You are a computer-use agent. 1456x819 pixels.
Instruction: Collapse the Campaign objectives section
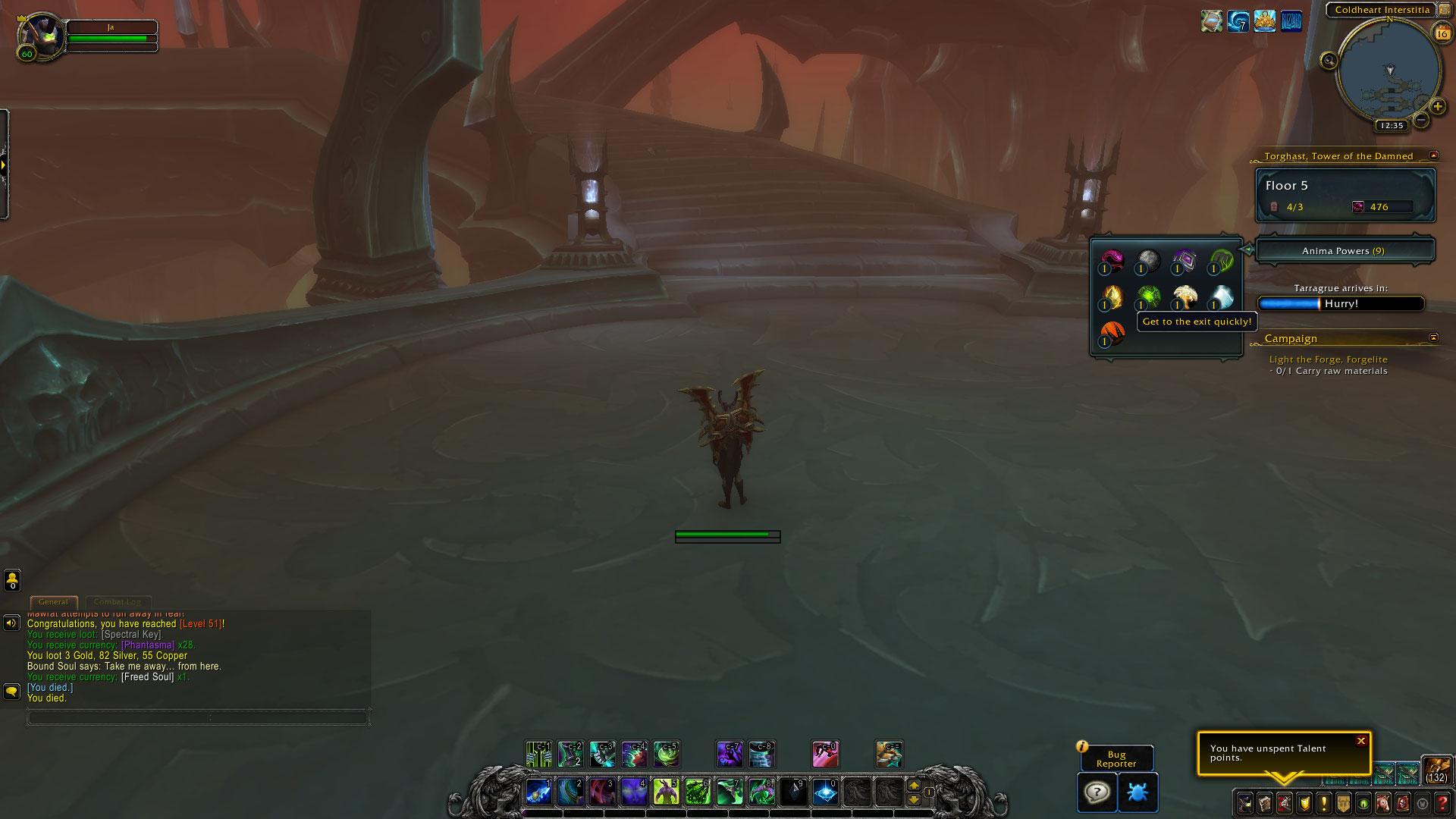[x=1433, y=337]
